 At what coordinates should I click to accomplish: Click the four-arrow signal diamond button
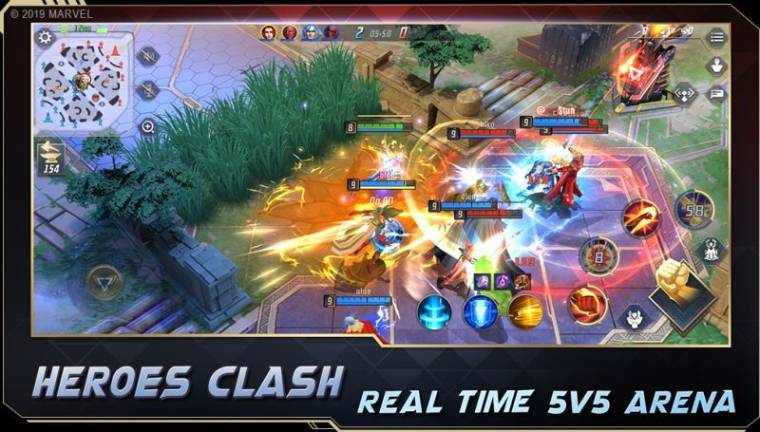click(685, 94)
